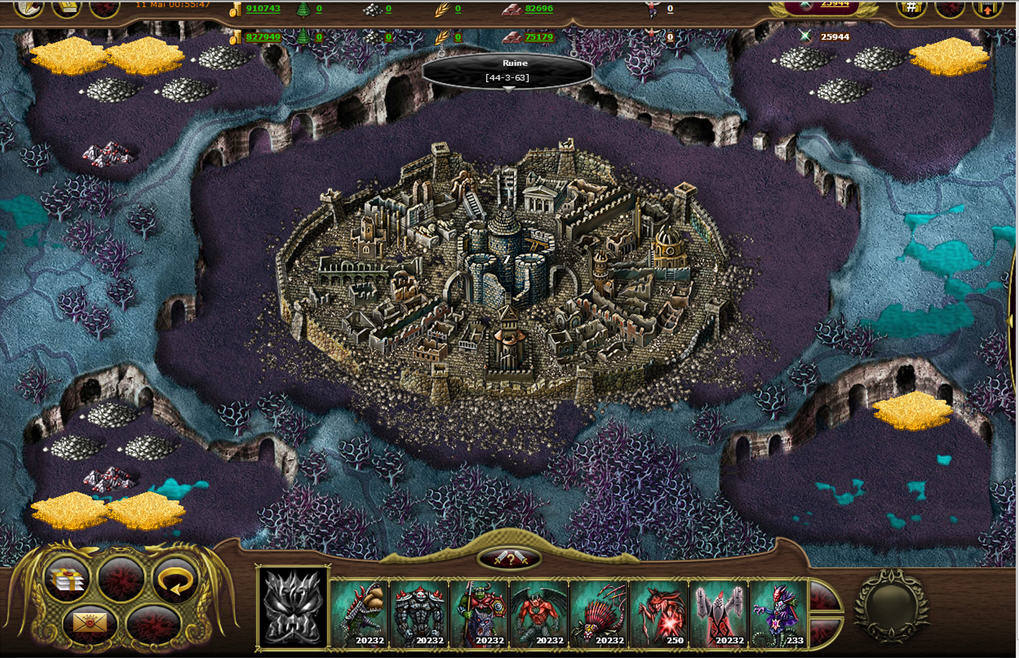
Task: Open the sealed envelope mail button
Action: point(88,625)
